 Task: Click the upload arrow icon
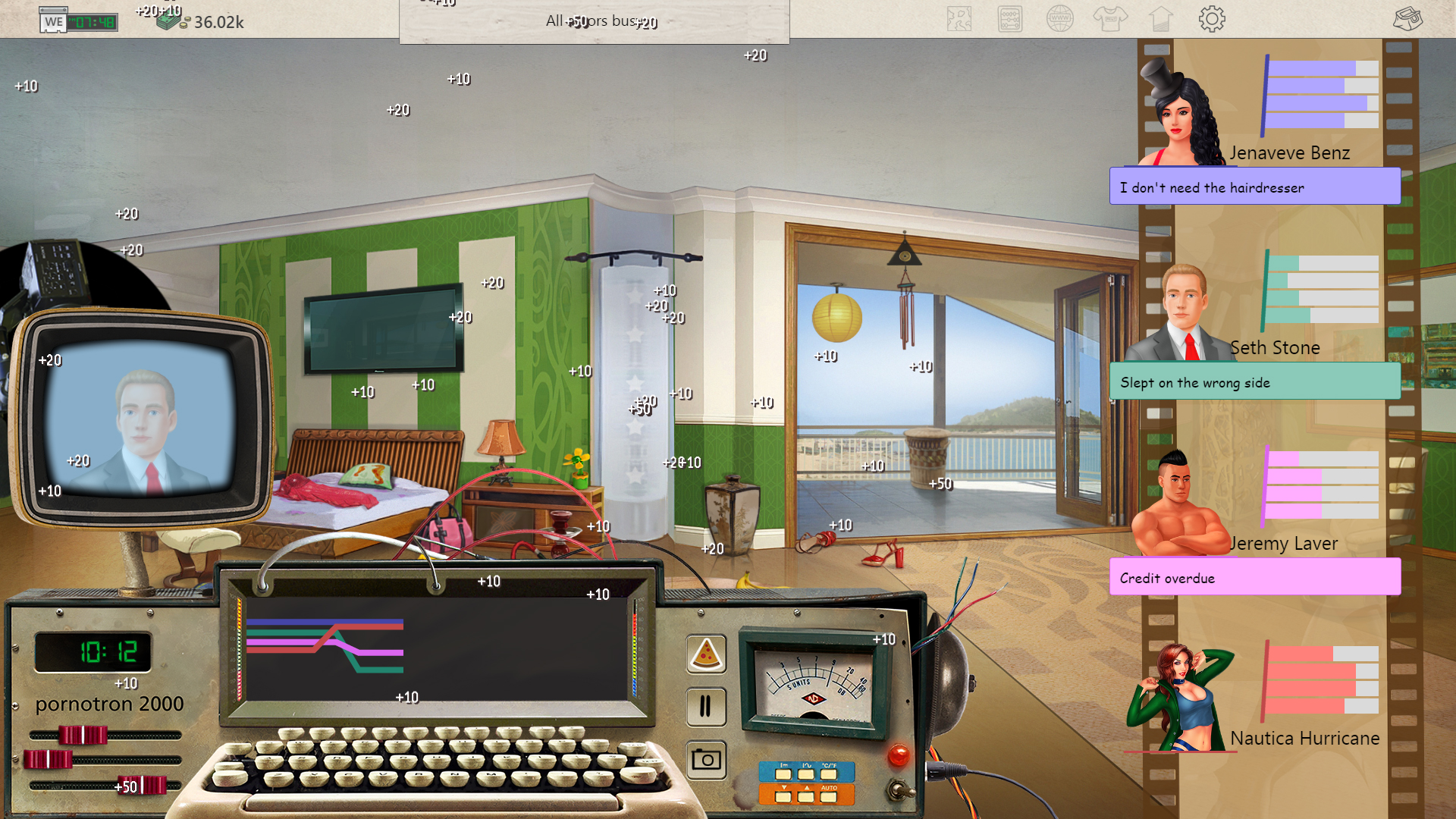click(1161, 19)
